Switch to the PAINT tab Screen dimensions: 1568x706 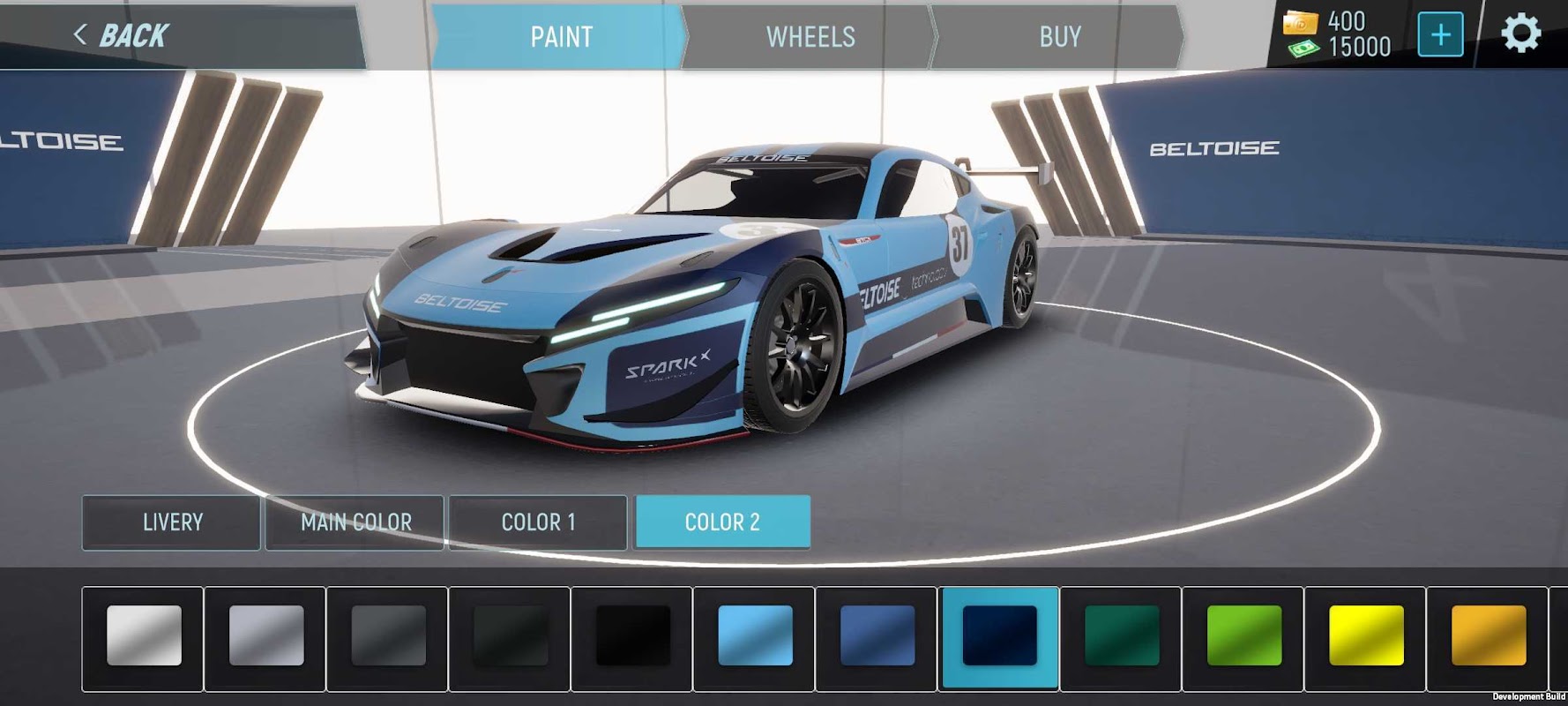(561, 37)
